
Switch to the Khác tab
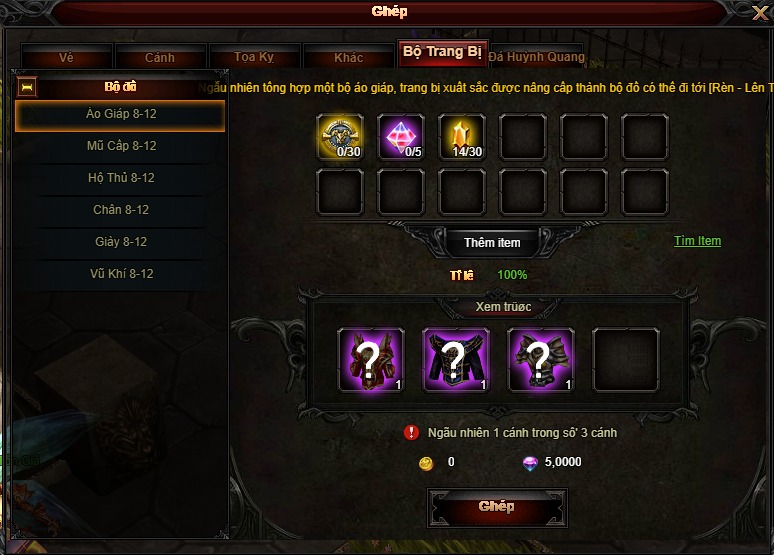pos(348,58)
